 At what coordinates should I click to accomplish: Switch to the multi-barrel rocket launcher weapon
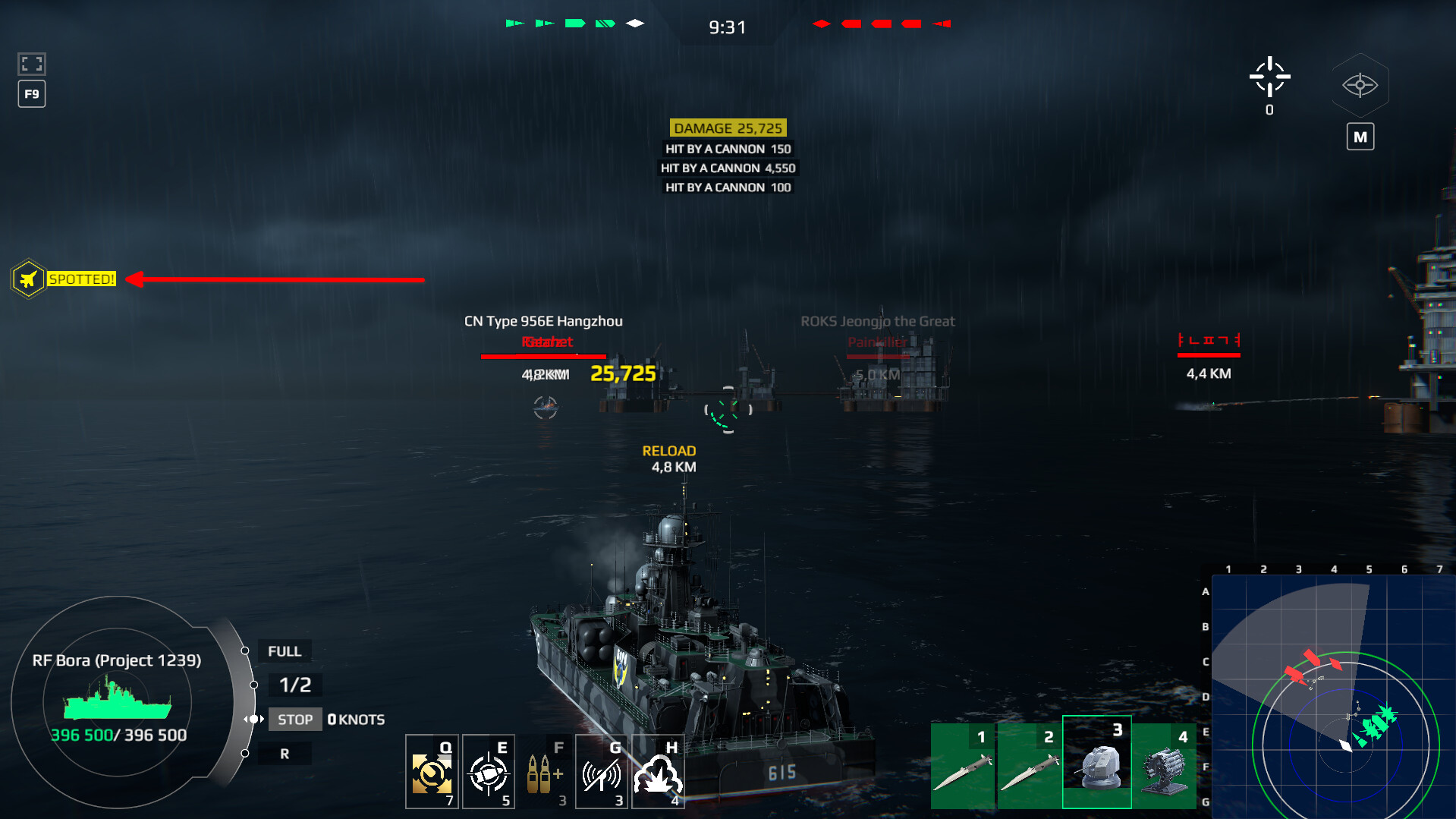[1164, 765]
